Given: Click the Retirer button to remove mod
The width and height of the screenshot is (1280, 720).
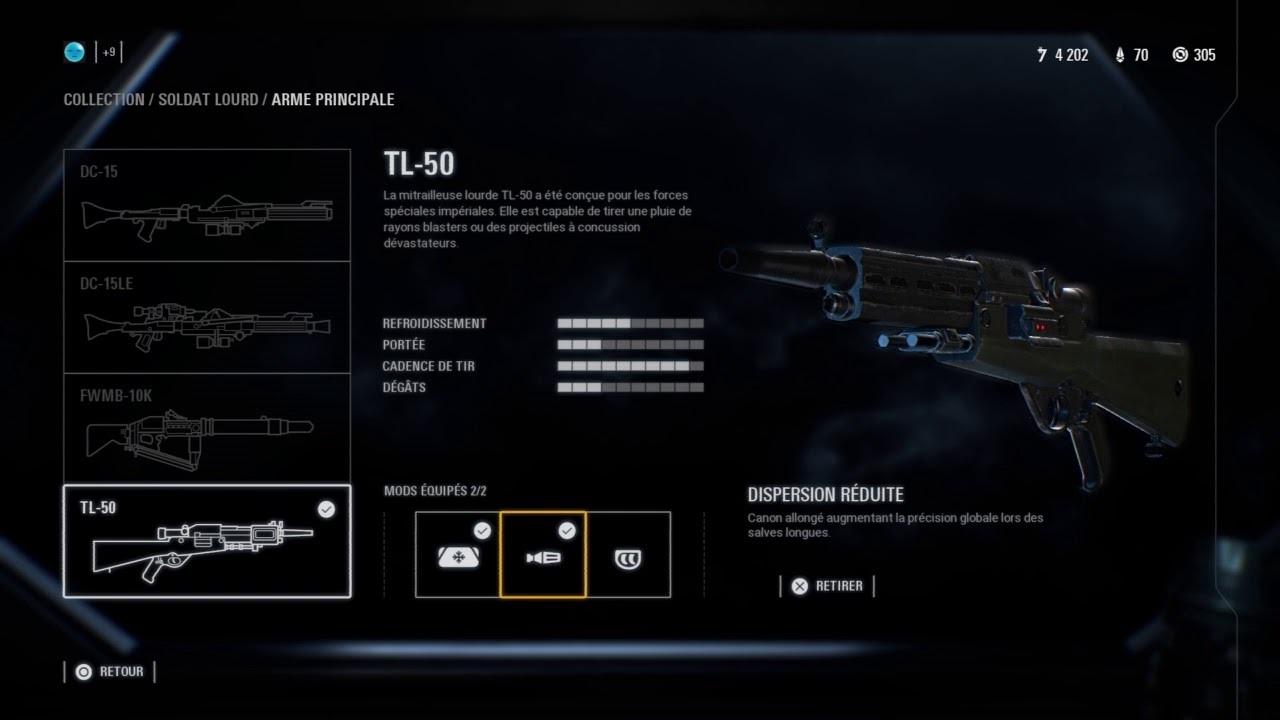Looking at the screenshot, I should pyautogui.click(x=827, y=586).
